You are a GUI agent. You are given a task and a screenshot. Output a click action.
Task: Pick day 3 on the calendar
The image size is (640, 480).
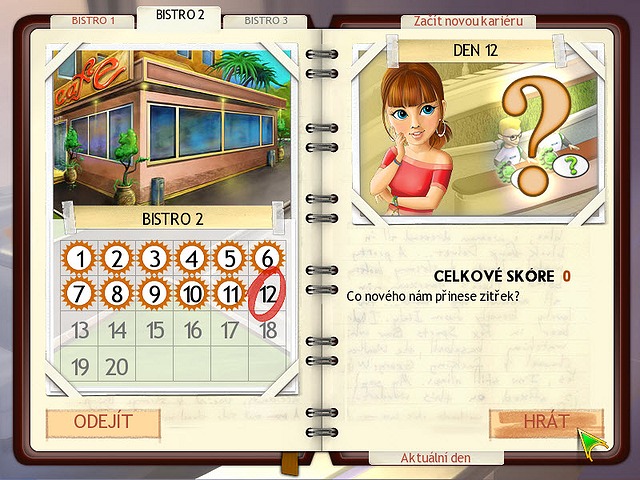pos(154,260)
